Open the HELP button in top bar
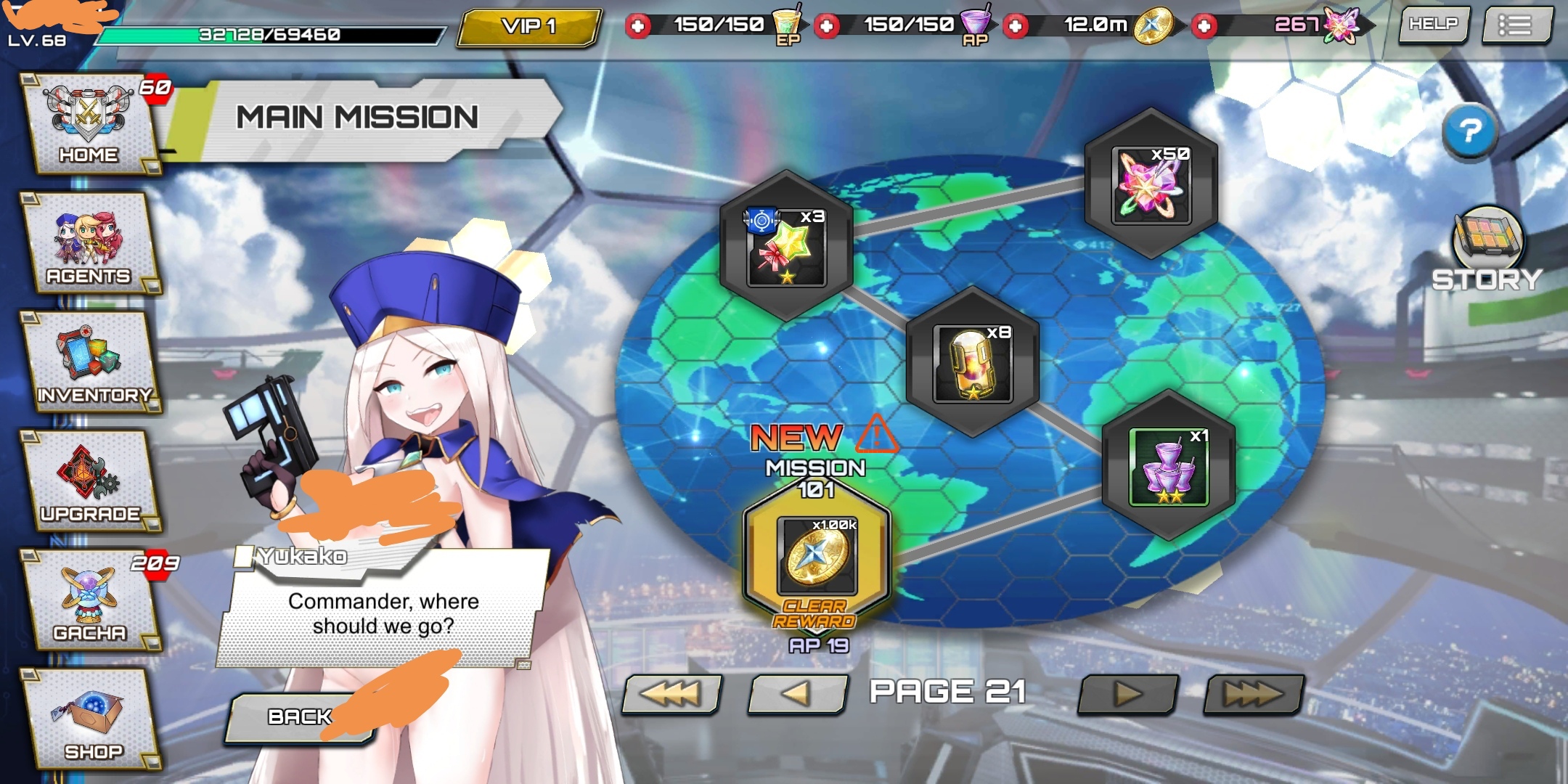Viewport: 1568px width, 784px height. pyautogui.click(x=1434, y=25)
